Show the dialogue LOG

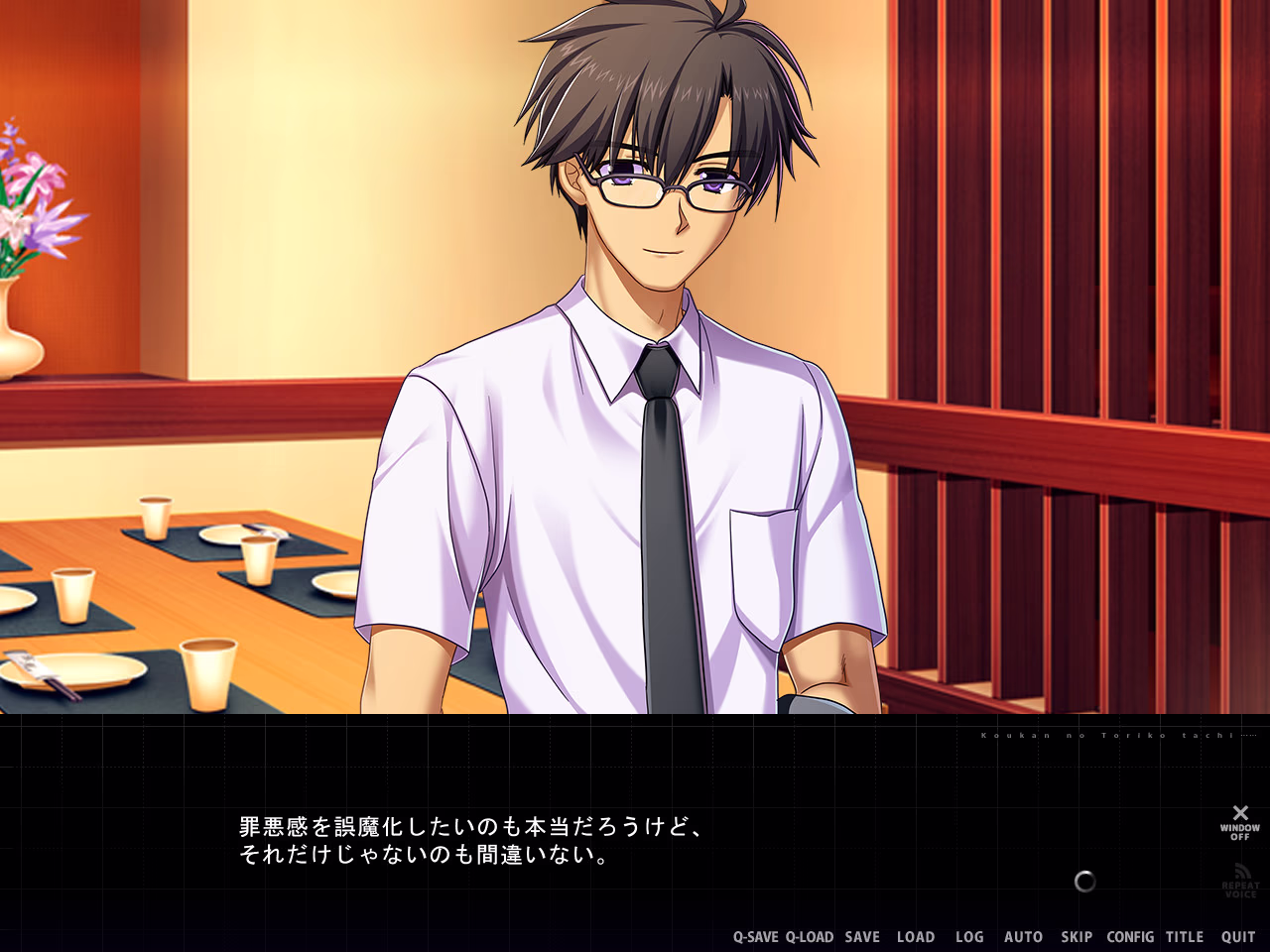pyautogui.click(x=969, y=937)
